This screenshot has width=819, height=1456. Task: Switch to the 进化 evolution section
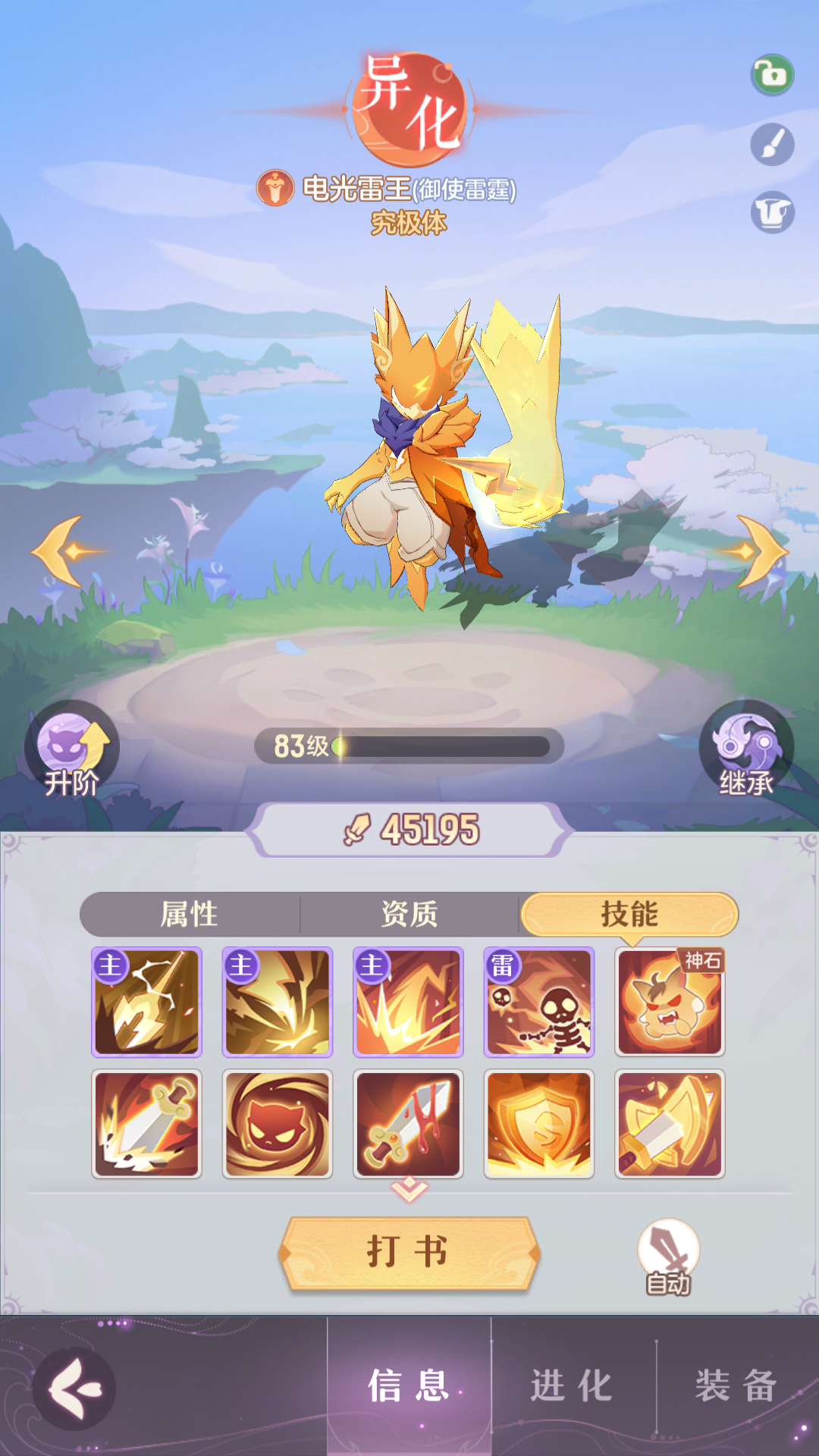pyautogui.click(x=573, y=1387)
